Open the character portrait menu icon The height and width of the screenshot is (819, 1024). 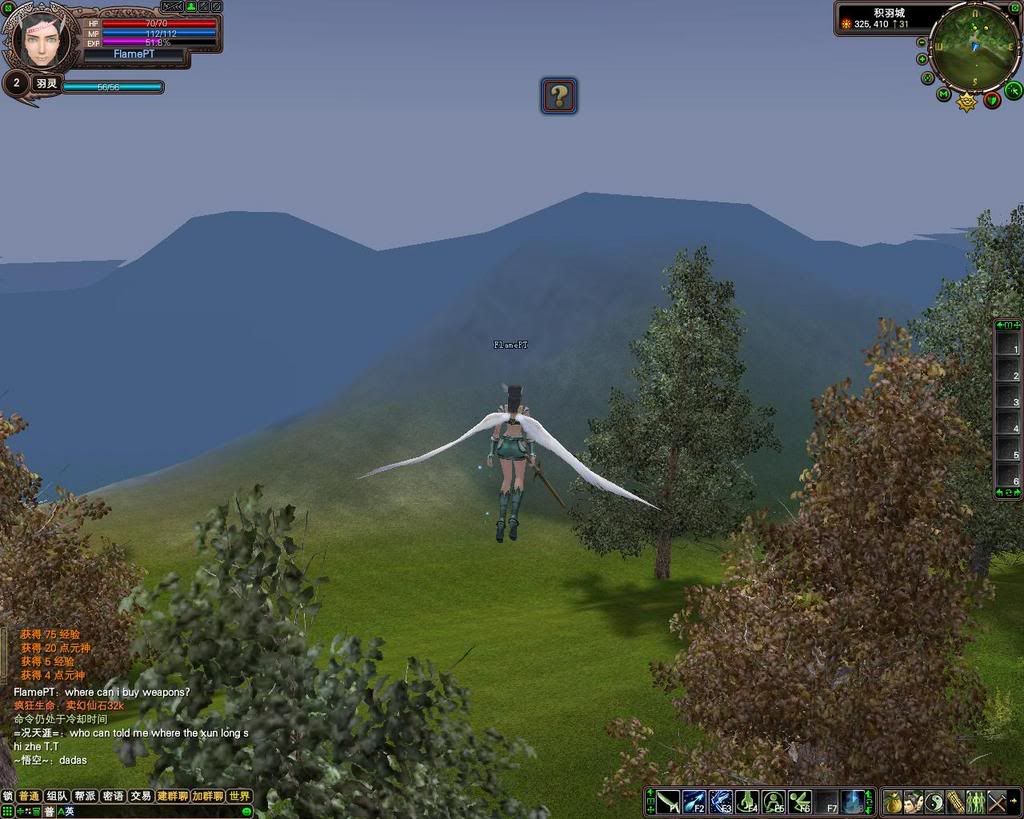[913, 802]
